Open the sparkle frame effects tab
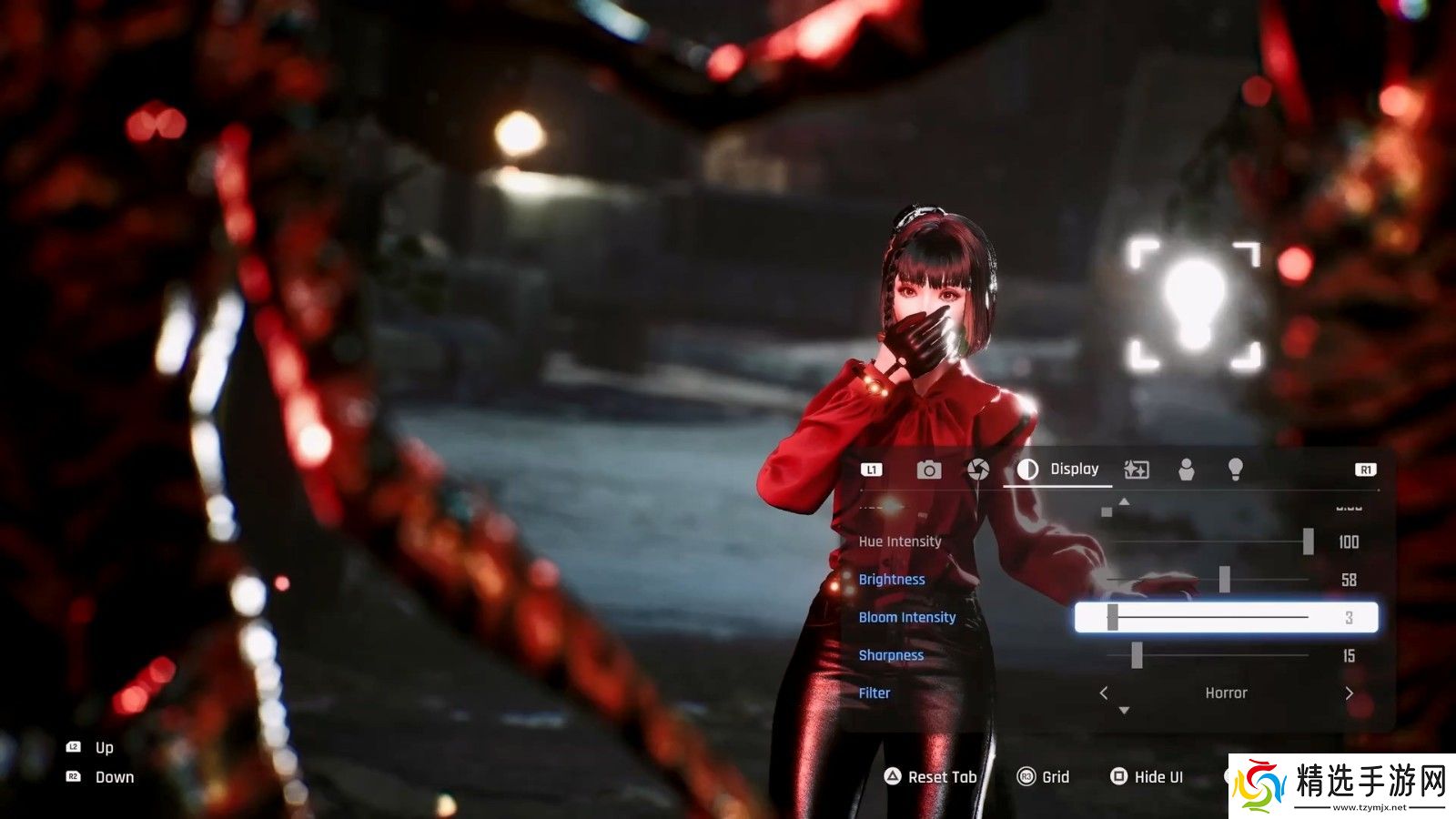Image resolution: width=1456 pixels, height=819 pixels. pyautogui.click(x=1137, y=470)
